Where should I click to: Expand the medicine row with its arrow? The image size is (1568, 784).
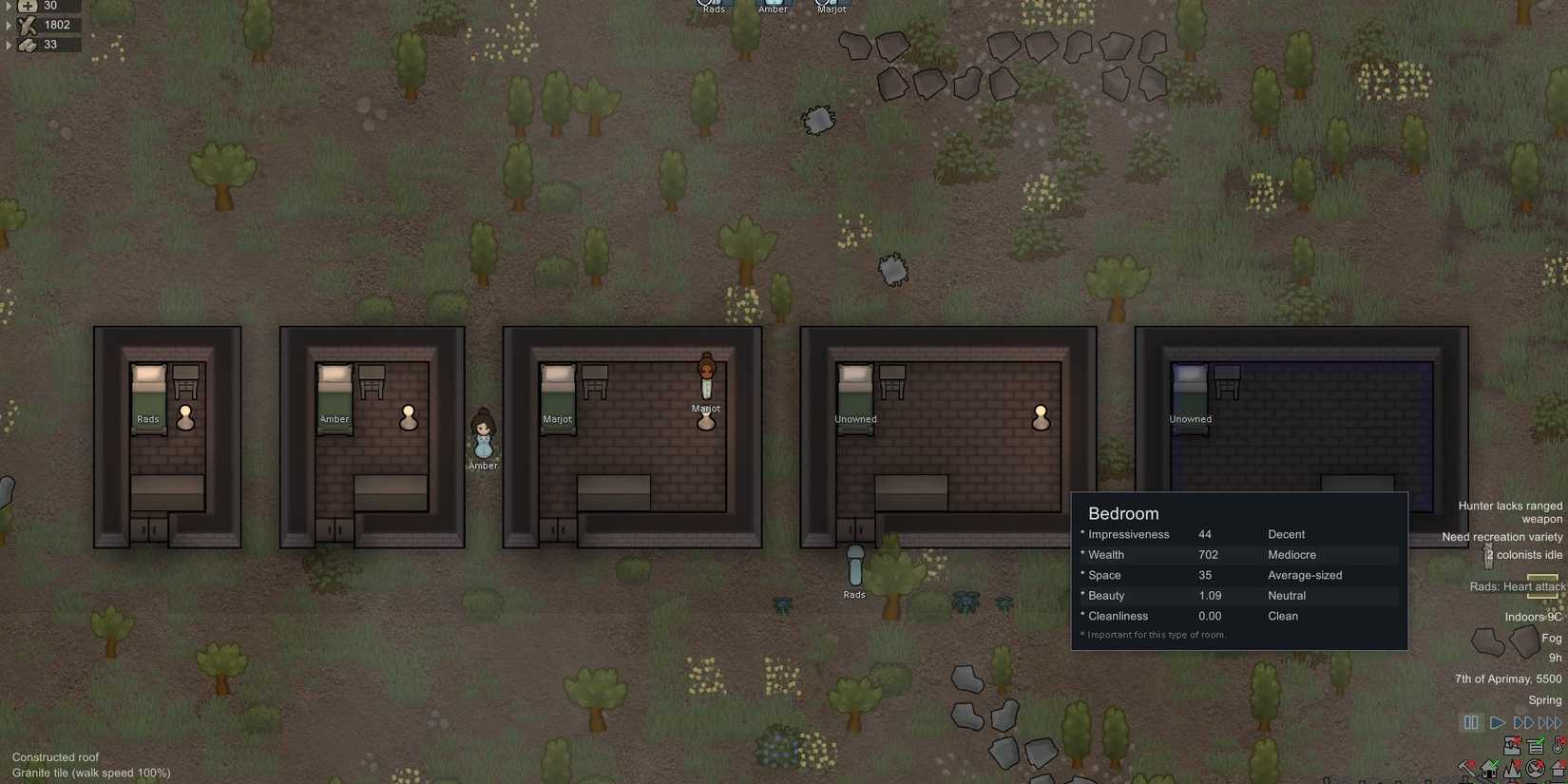point(8,6)
